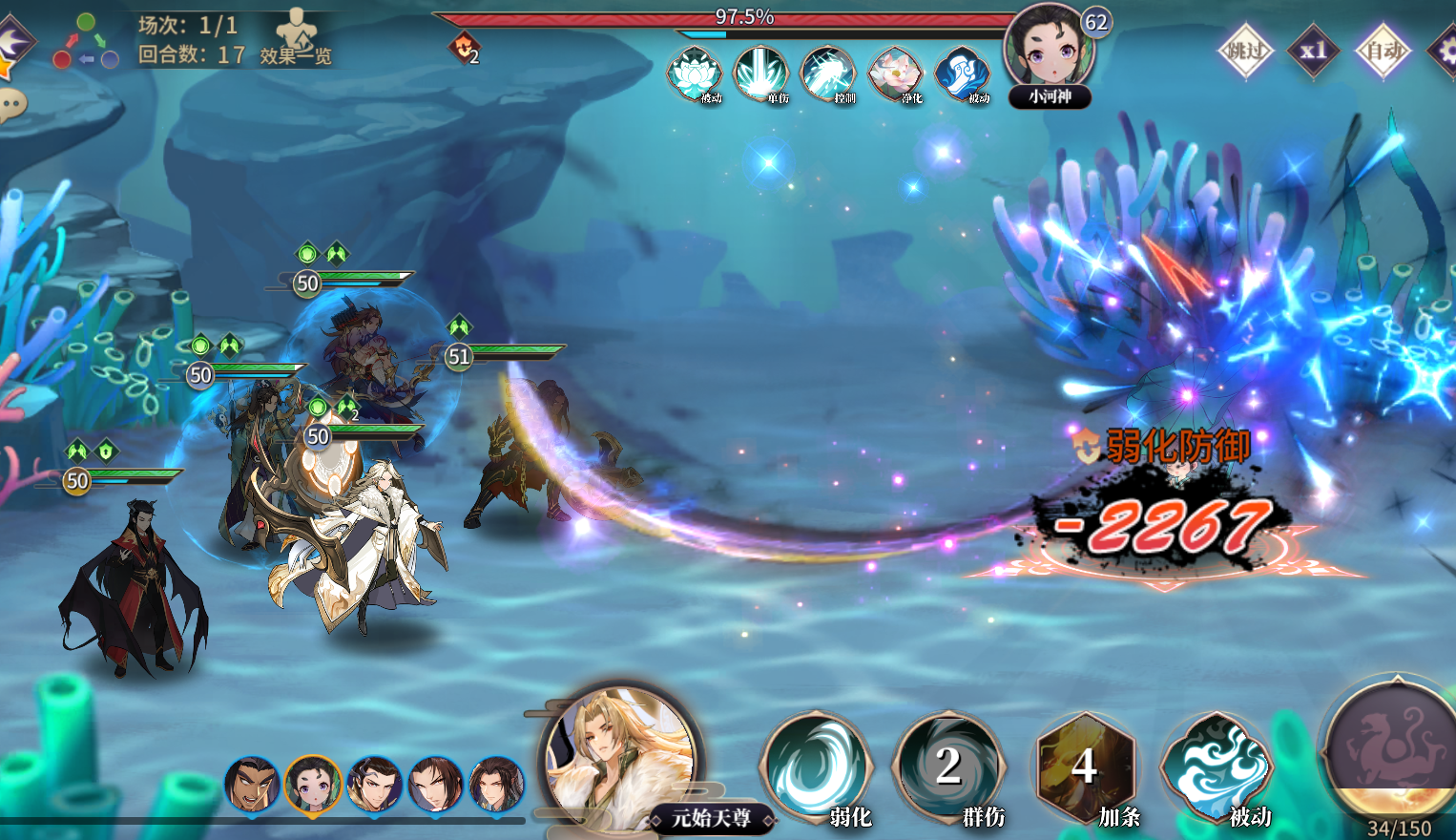Viewport: 1456px width, 840px height.
Task: Cast the 弱化 swirl skill
Action: coord(817,766)
